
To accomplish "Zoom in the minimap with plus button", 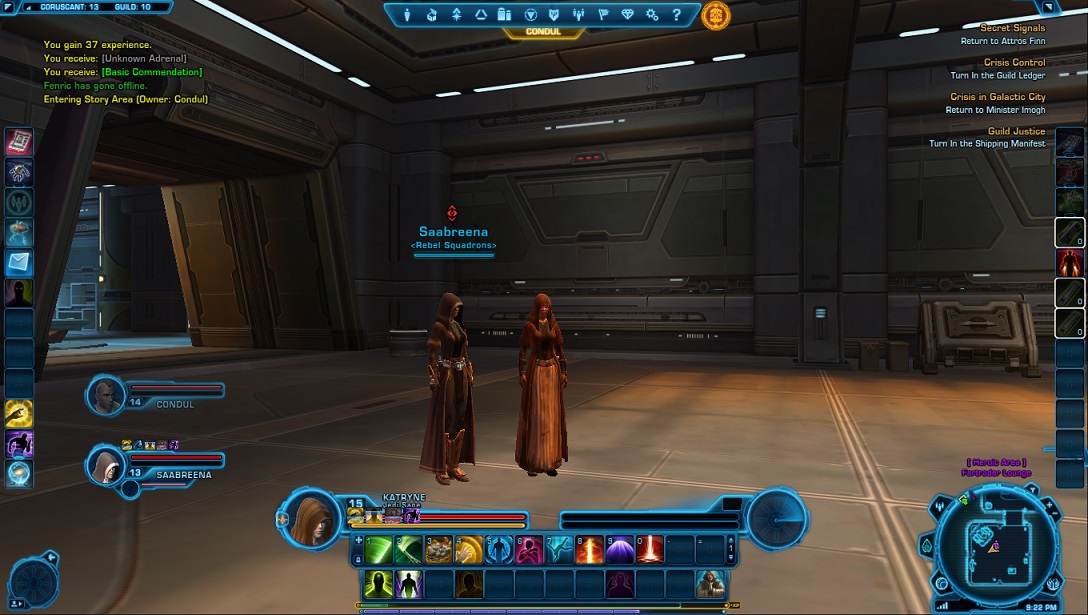I will pos(1049,506).
